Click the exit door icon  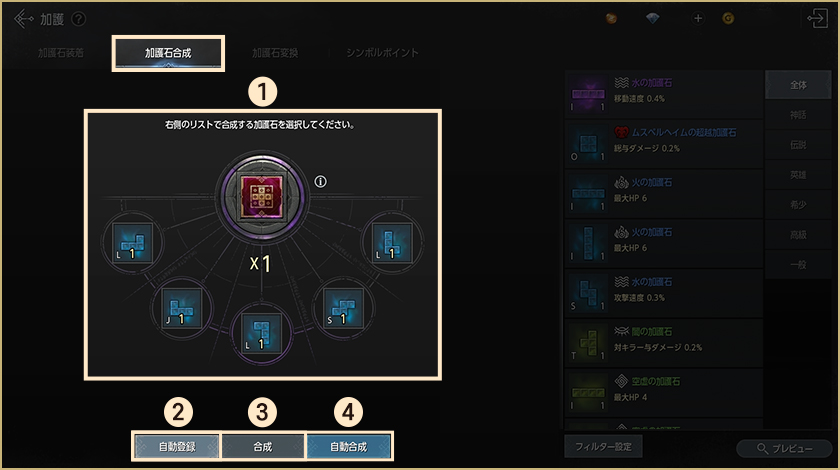[x=816, y=20]
